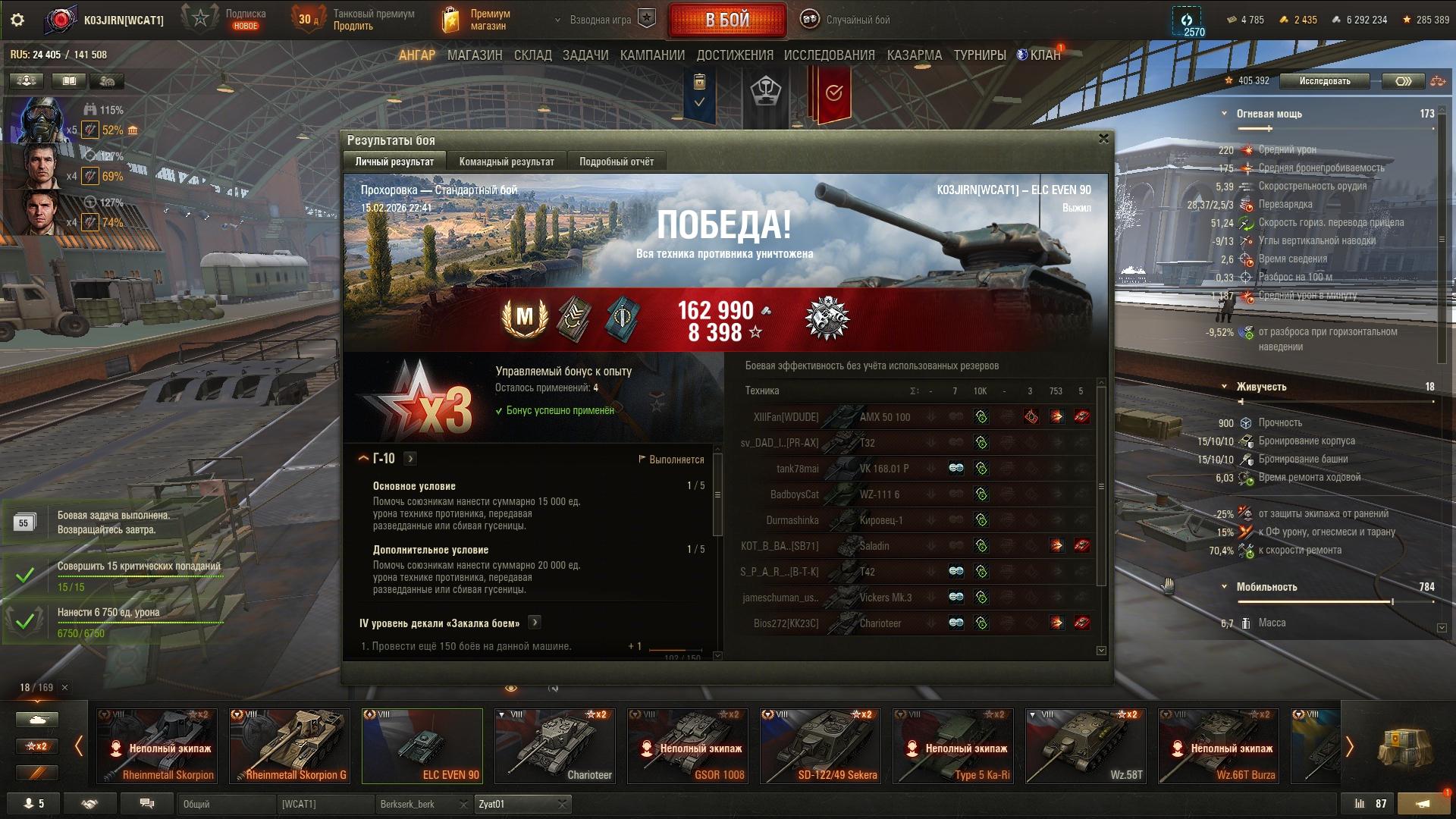Screen dimensions: 1456x819
Task: Collapse the Огневая мощь stats section
Action: [x=1224, y=114]
